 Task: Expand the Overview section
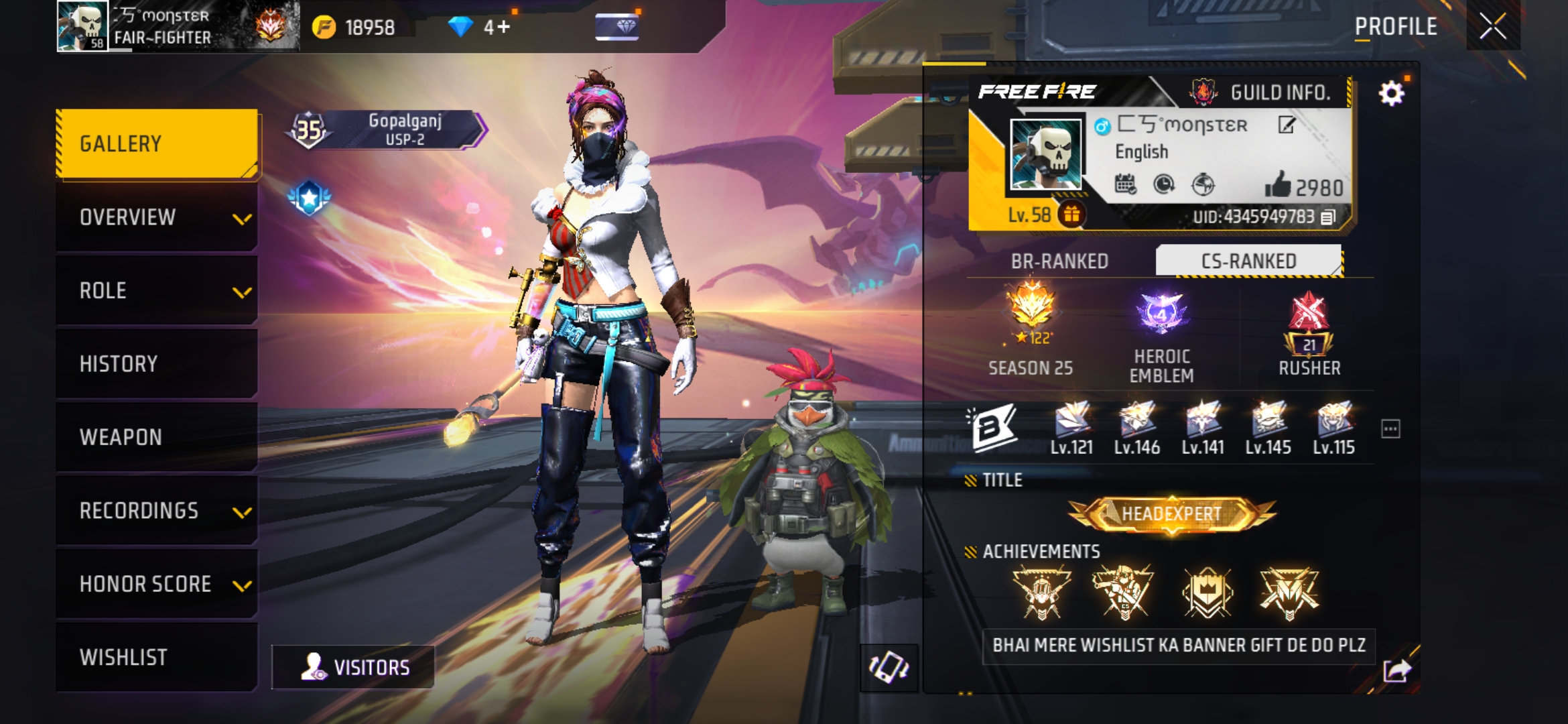tap(157, 217)
